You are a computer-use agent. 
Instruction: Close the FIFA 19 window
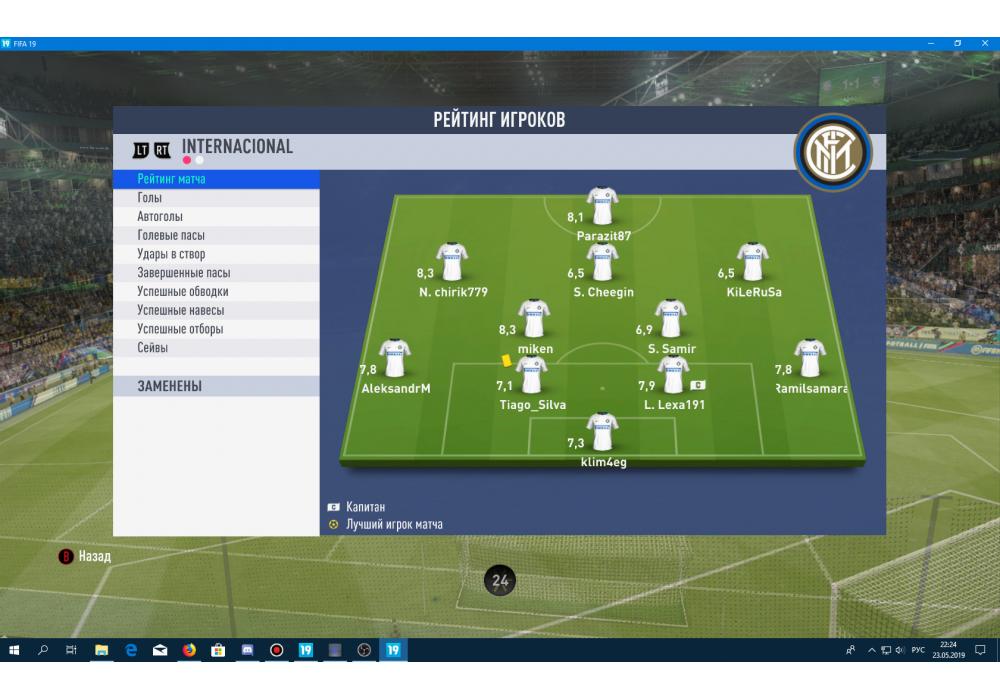(982, 43)
